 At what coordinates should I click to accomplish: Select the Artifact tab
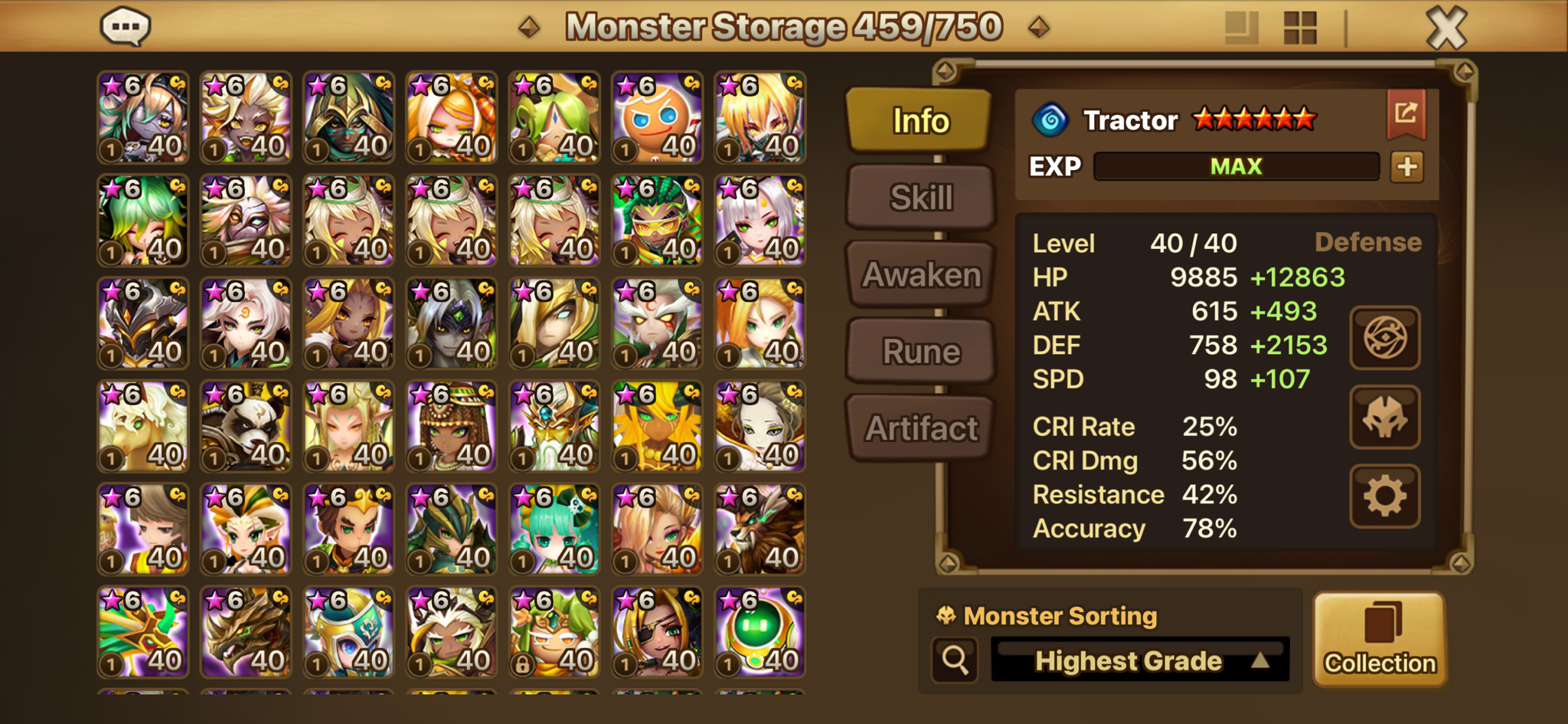pos(921,428)
